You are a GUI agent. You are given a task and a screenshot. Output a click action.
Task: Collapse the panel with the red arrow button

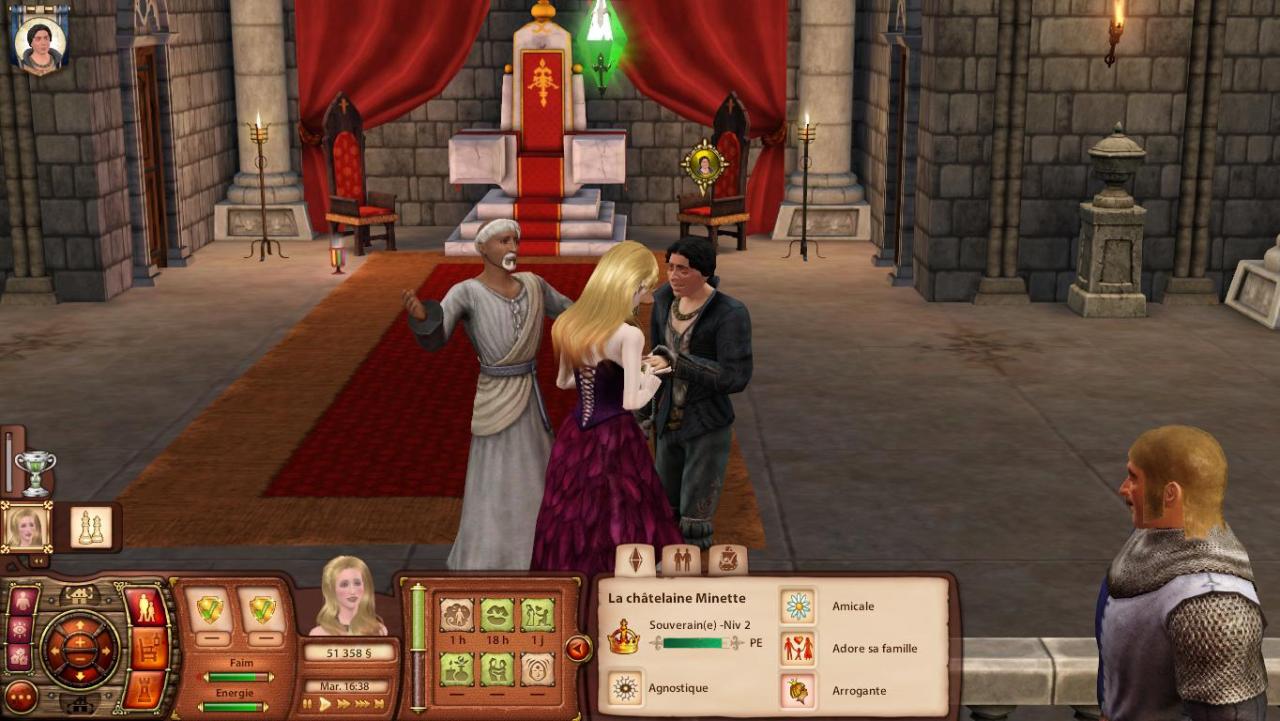[x=578, y=649]
